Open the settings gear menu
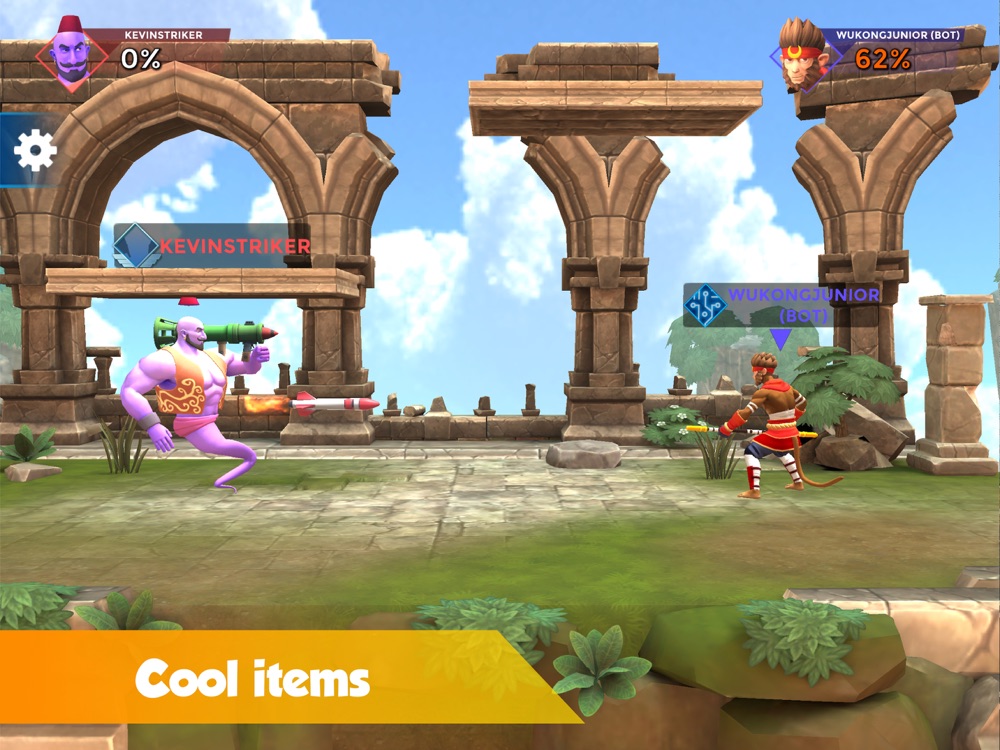 (34, 150)
